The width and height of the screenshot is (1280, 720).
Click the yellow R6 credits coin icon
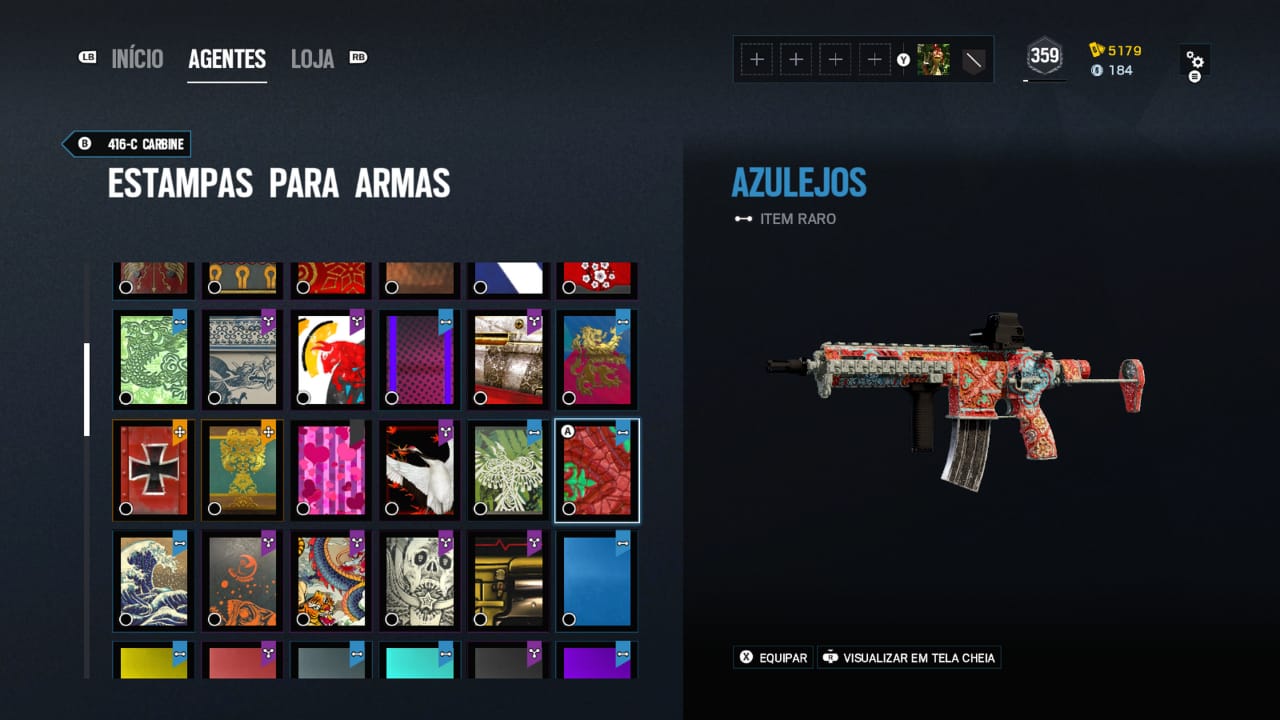coord(1096,47)
